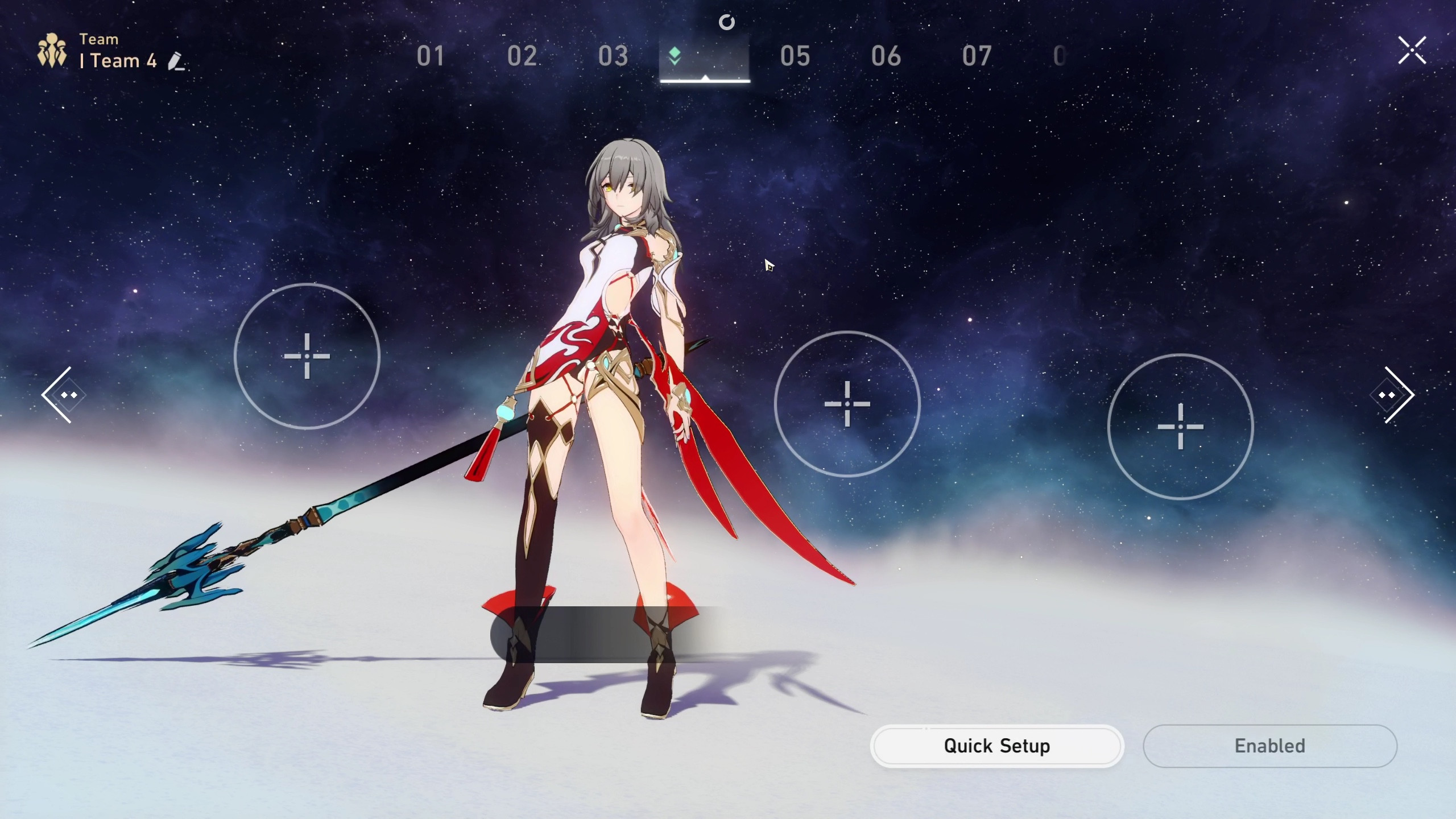
Task: Add a character in the middle empty plus slot
Action: point(847,404)
